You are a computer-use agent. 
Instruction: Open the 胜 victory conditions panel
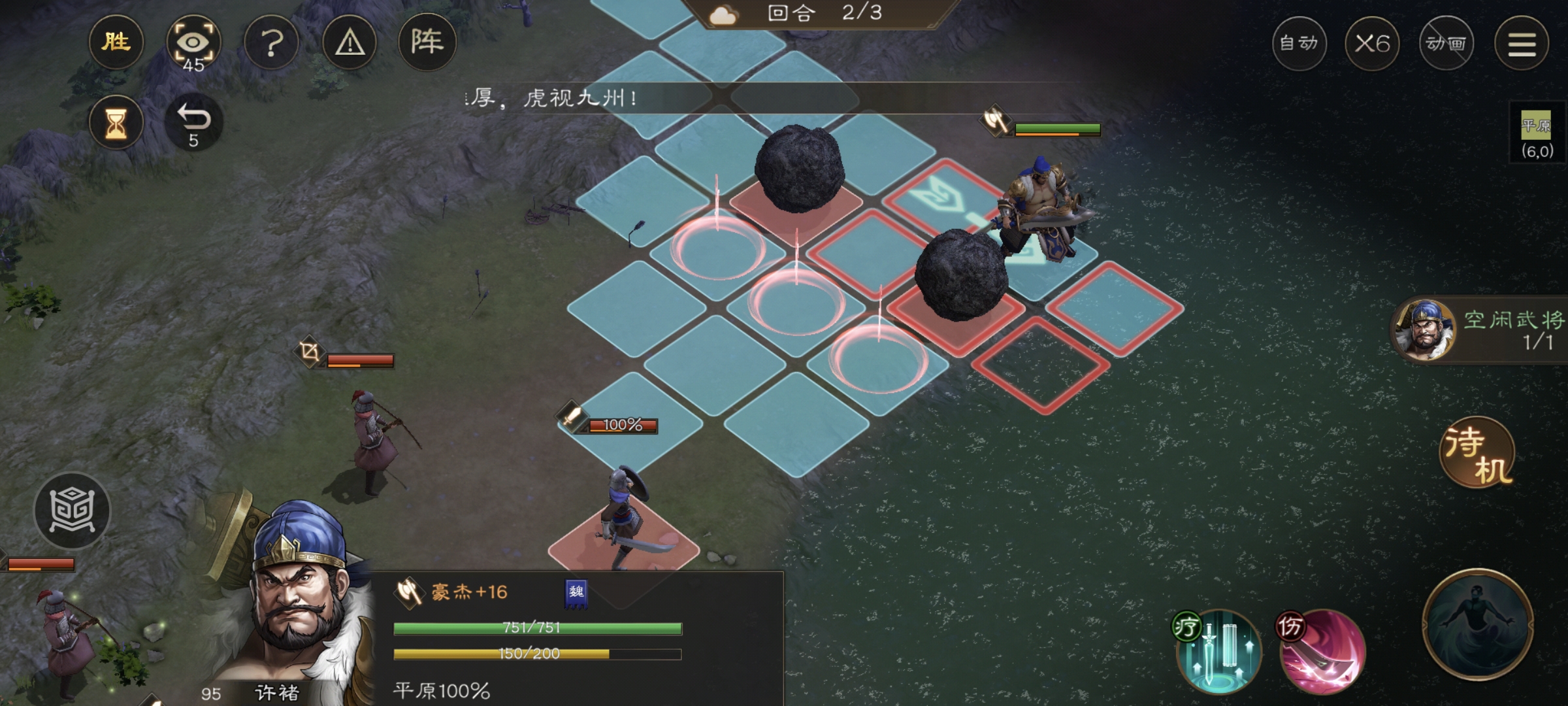tap(116, 42)
